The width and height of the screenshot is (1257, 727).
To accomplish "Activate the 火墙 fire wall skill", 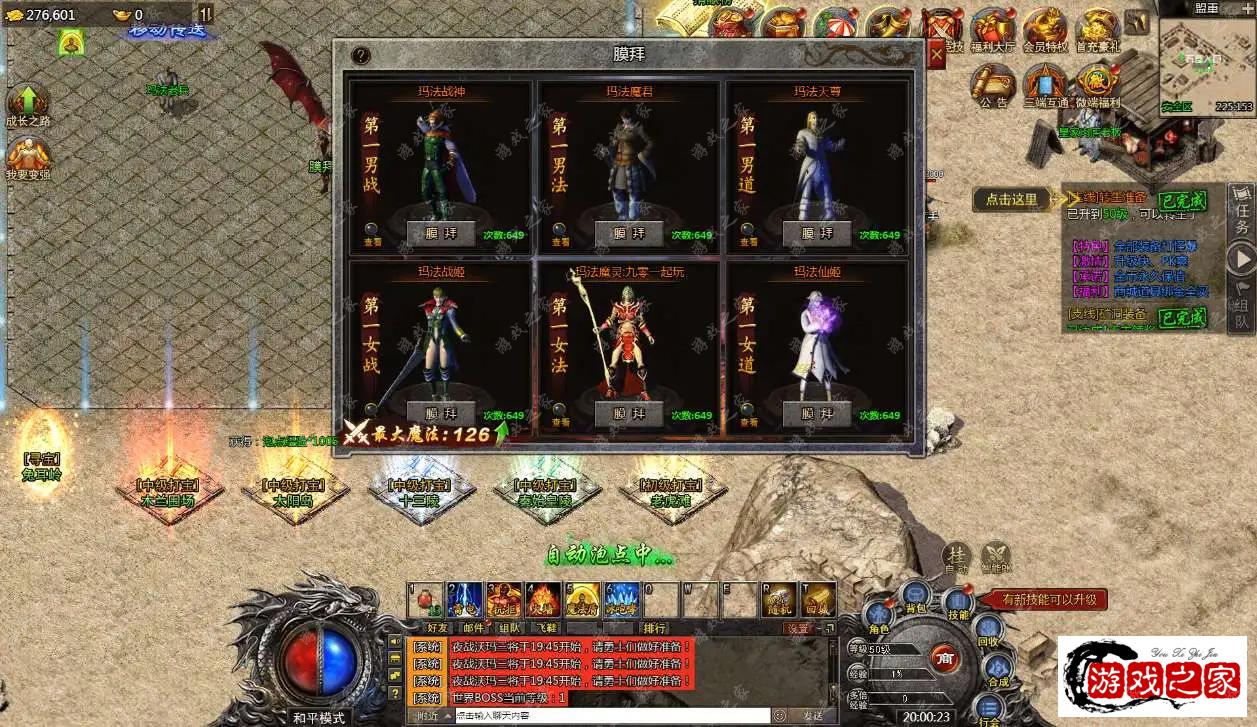I will coord(543,600).
